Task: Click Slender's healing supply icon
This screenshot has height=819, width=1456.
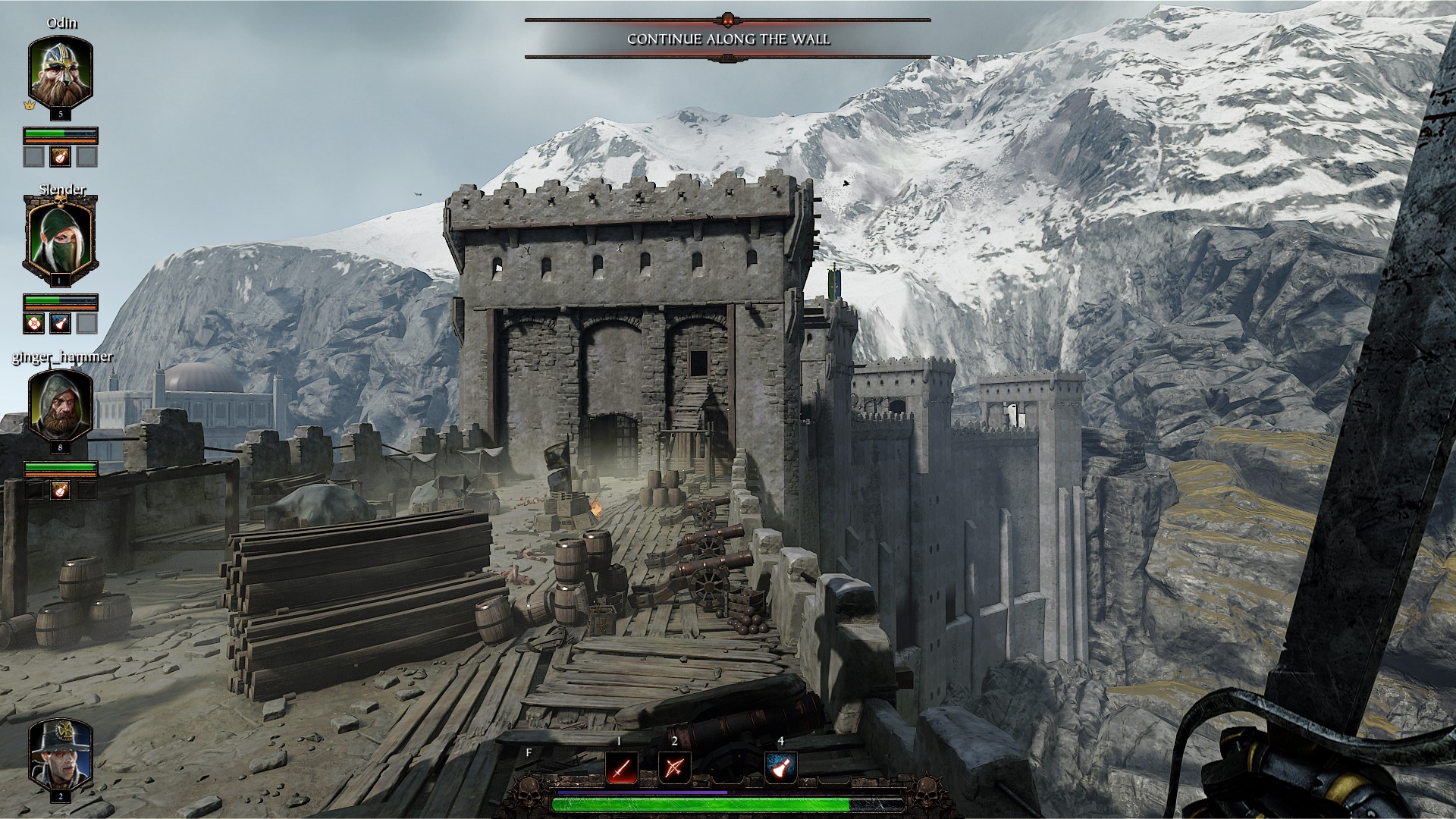Action: click(34, 324)
